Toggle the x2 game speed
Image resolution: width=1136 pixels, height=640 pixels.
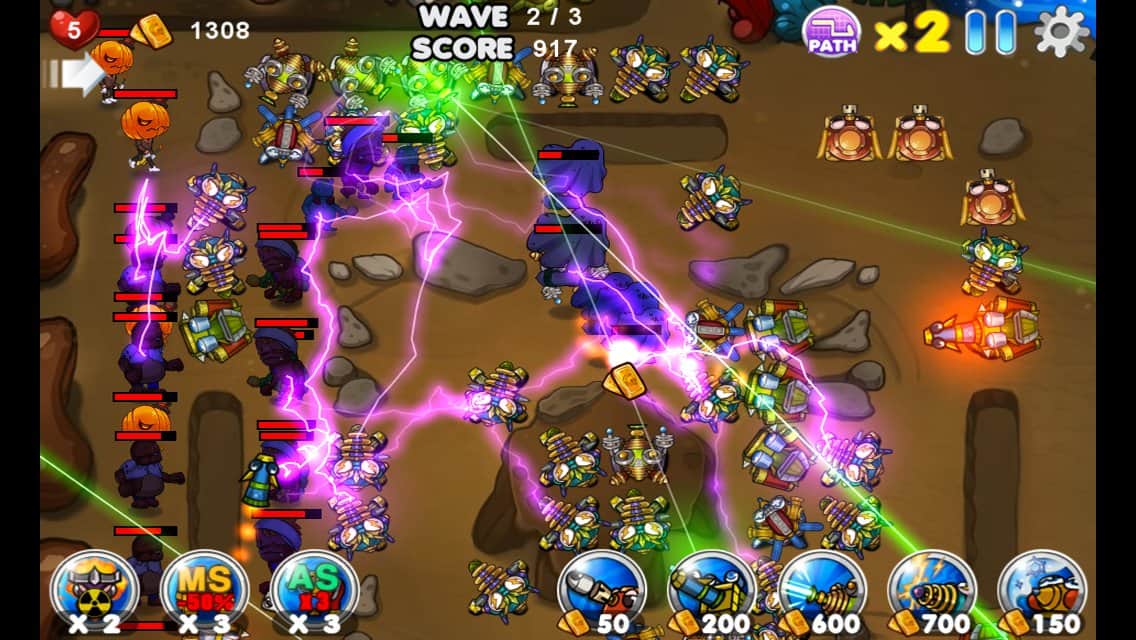click(912, 33)
